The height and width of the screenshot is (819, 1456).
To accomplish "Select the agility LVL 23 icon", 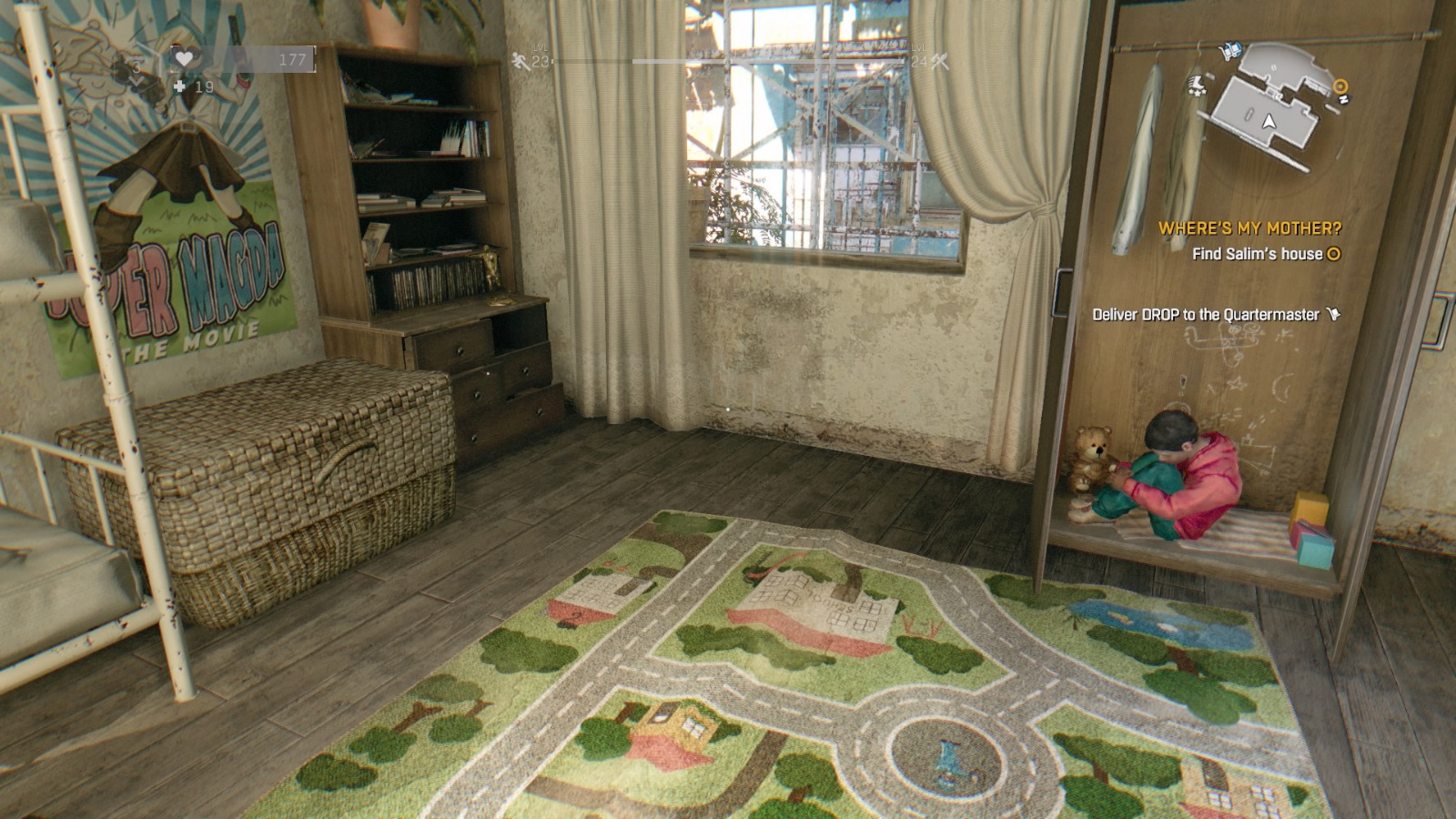I will tap(521, 61).
